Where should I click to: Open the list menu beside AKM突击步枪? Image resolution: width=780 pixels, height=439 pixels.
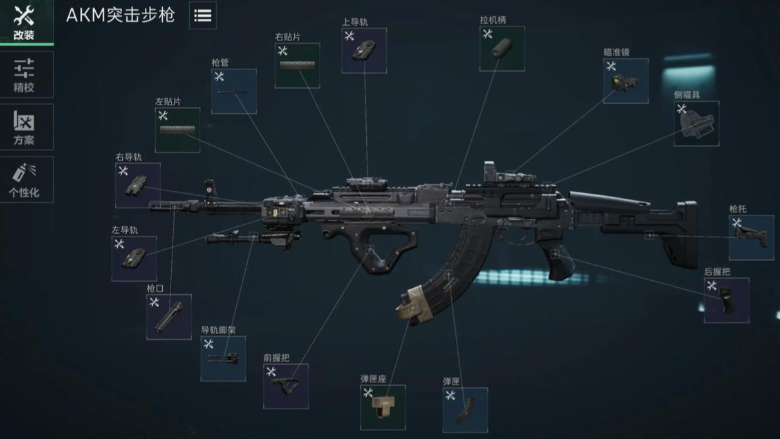click(202, 15)
